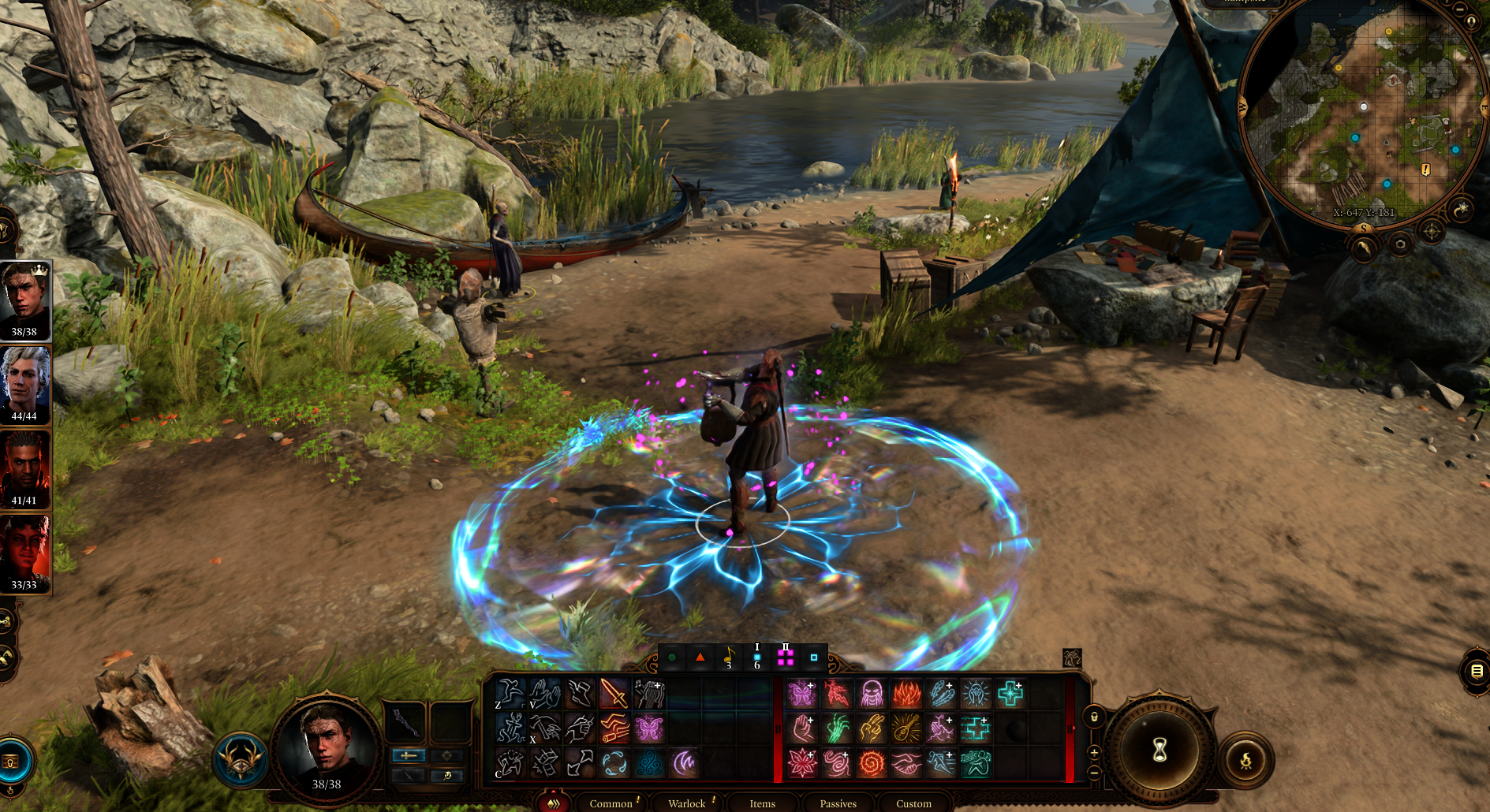Screen dimensions: 1490x812
Task: Select the staff weapon slot
Action: click(x=405, y=721)
